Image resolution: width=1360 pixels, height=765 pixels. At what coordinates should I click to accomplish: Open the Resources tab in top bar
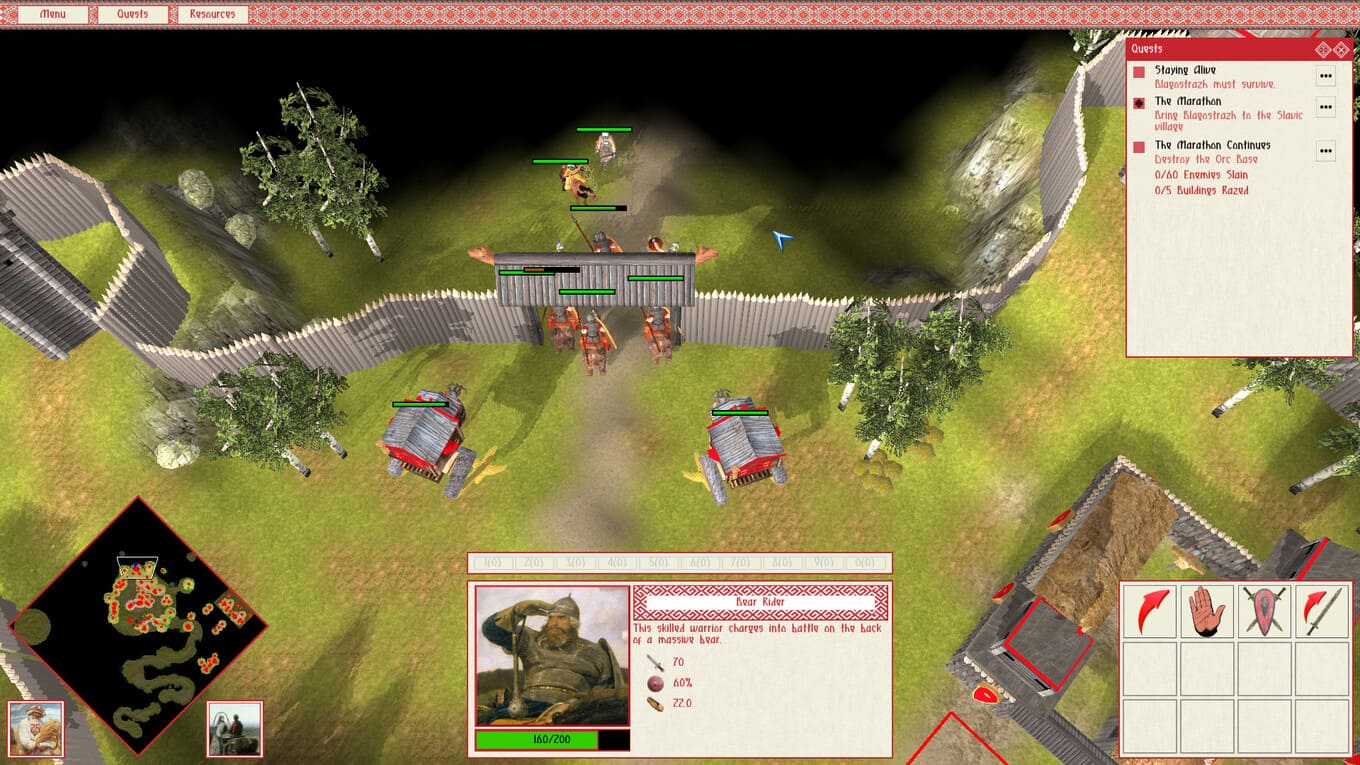[x=212, y=14]
